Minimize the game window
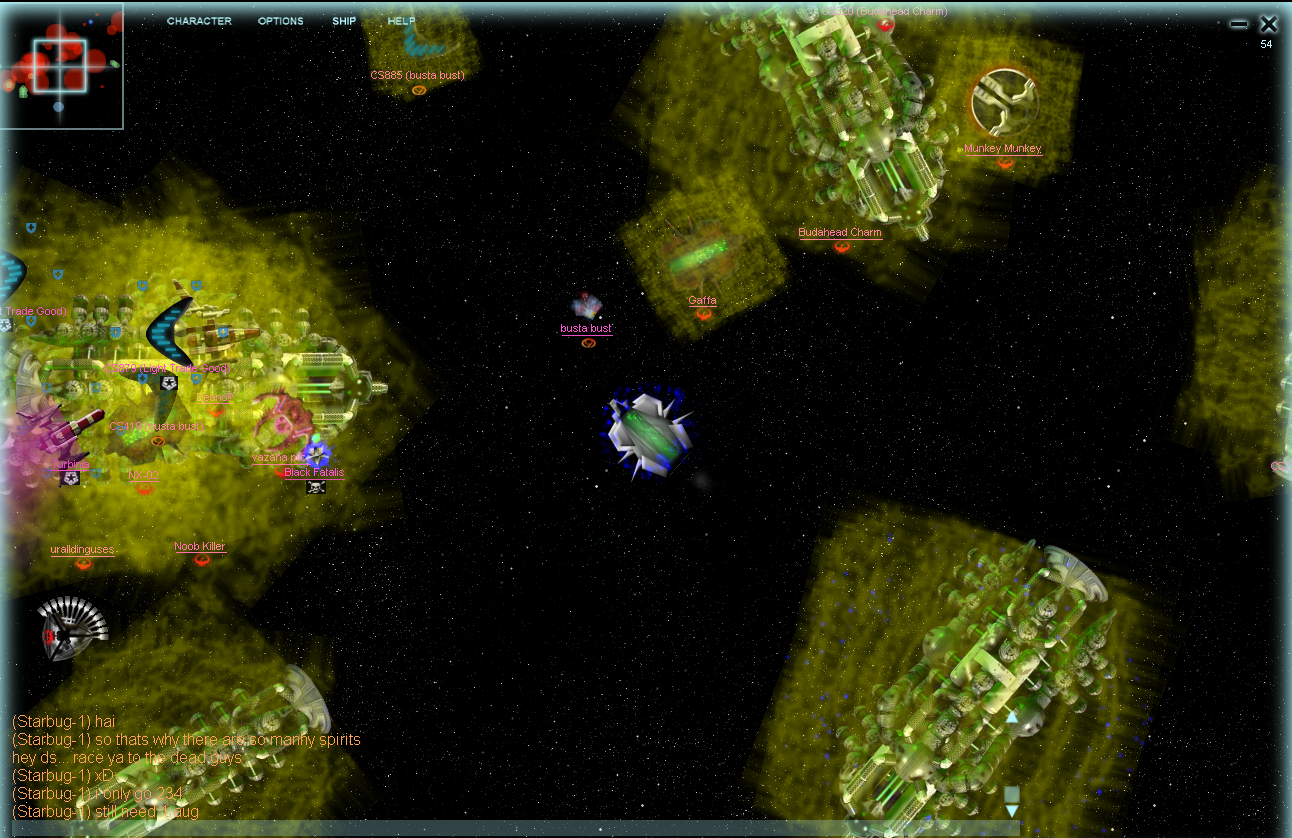 [1239, 24]
